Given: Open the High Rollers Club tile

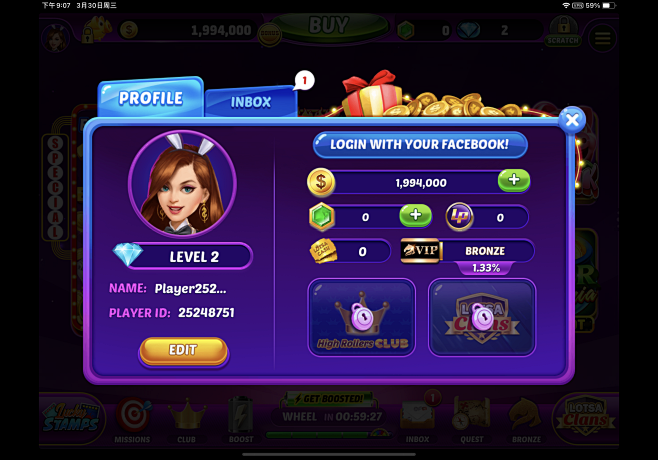Looking at the screenshot, I should (x=361, y=318).
